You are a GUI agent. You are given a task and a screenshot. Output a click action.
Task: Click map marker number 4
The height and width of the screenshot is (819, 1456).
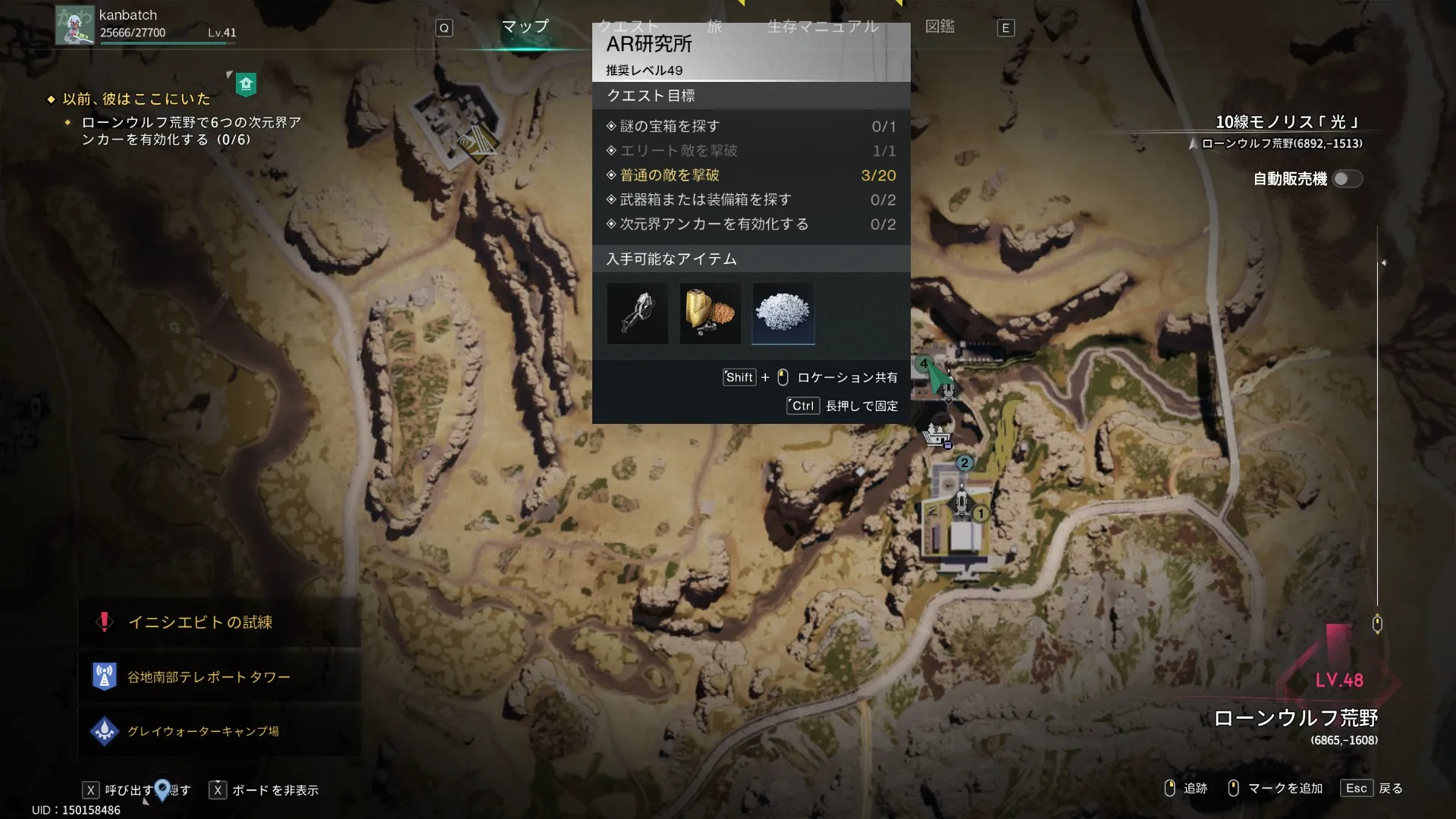[x=924, y=364]
